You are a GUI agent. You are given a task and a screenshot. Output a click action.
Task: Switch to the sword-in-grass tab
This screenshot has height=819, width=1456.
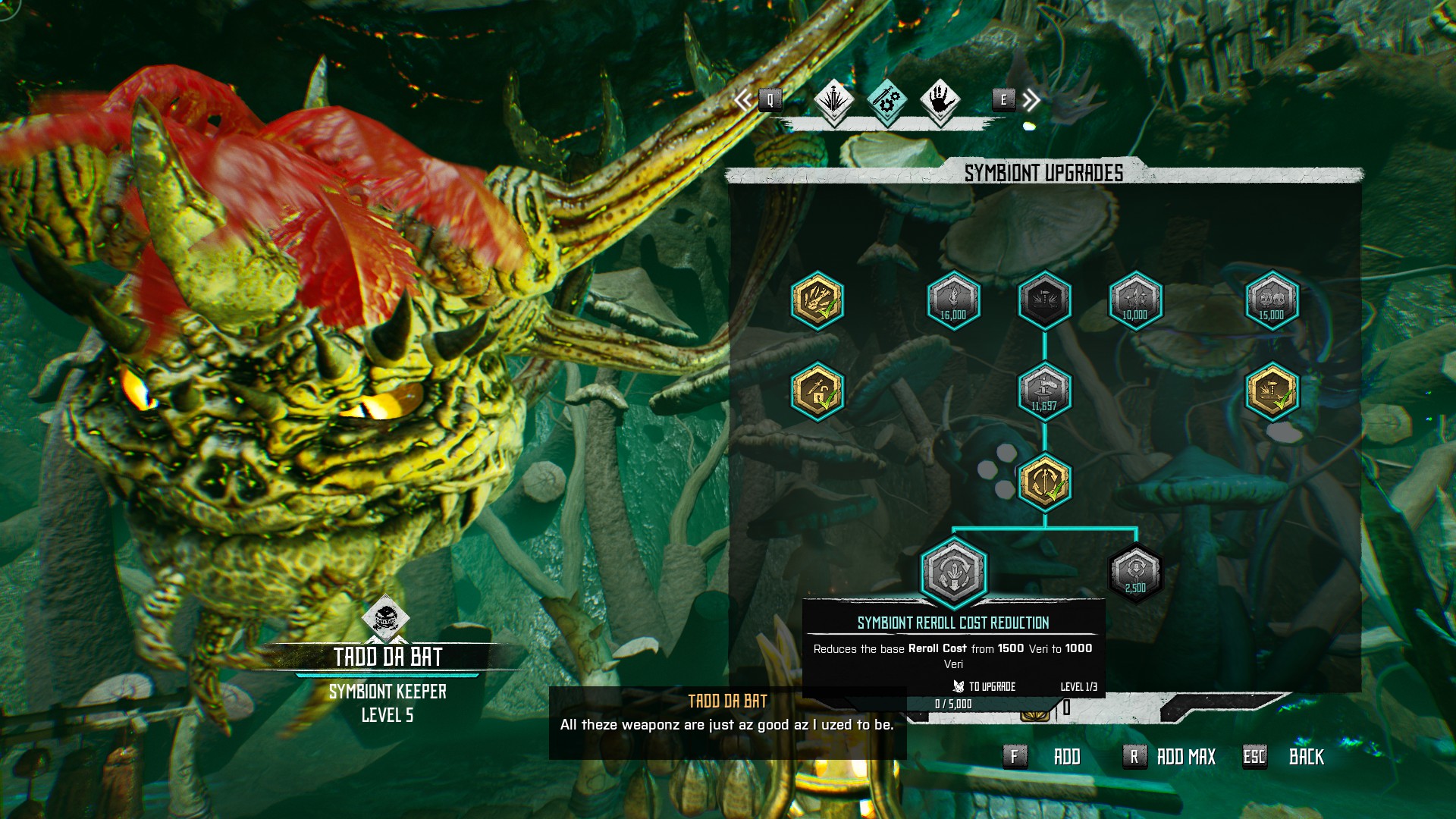click(833, 100)
